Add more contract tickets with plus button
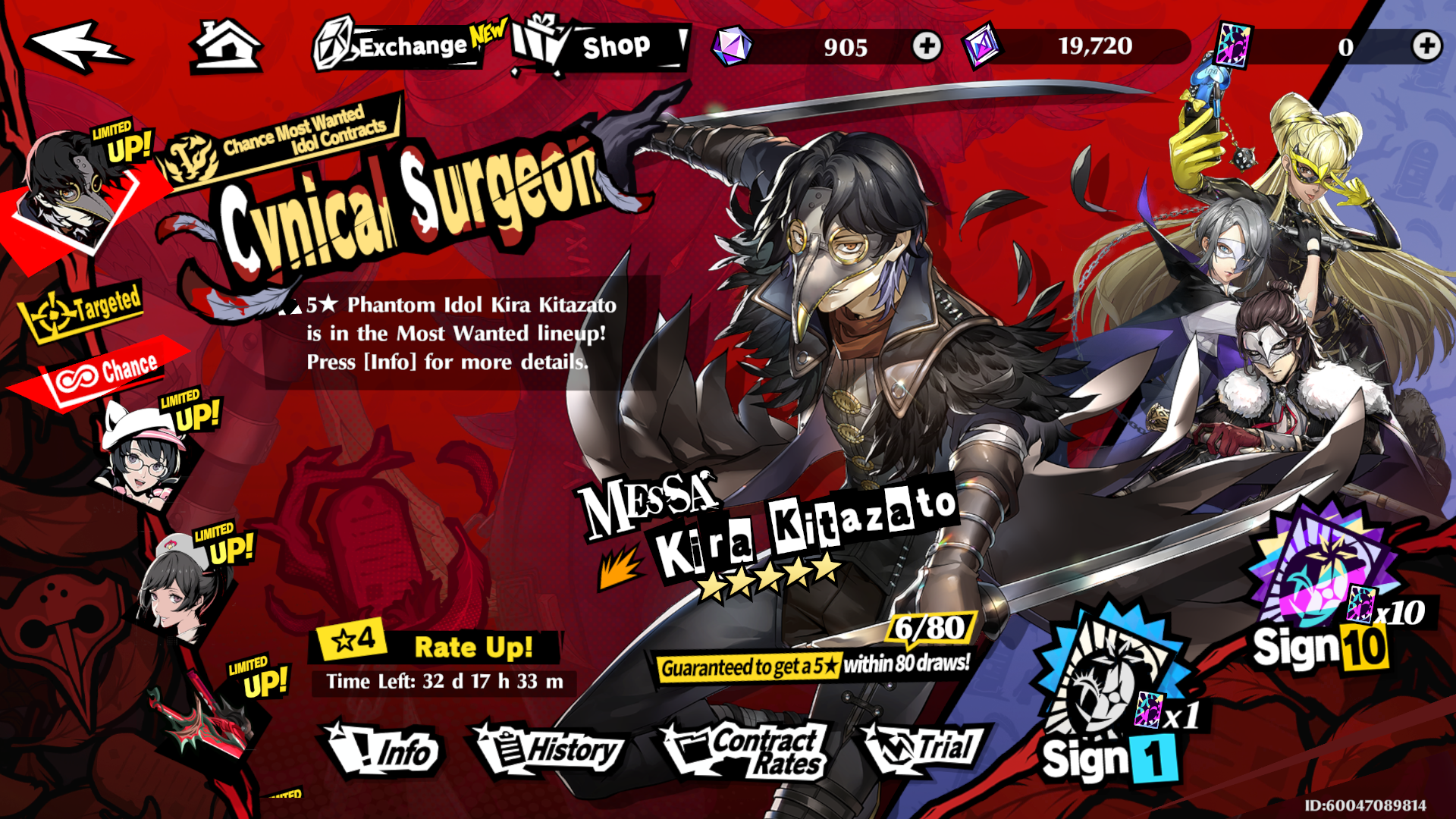1456x819 pixels. 1426,46
